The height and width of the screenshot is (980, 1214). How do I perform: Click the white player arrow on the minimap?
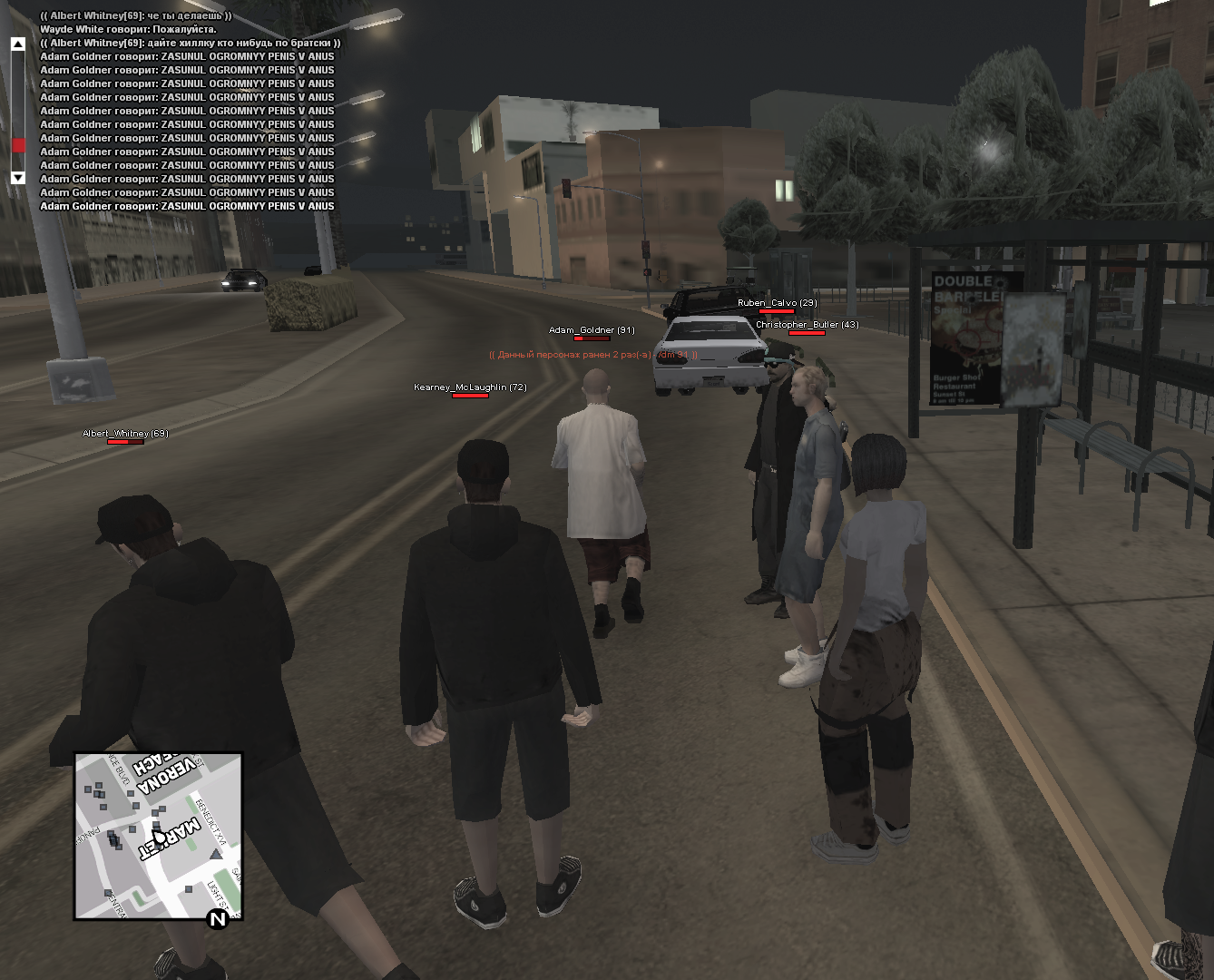(x=159, y=837)
